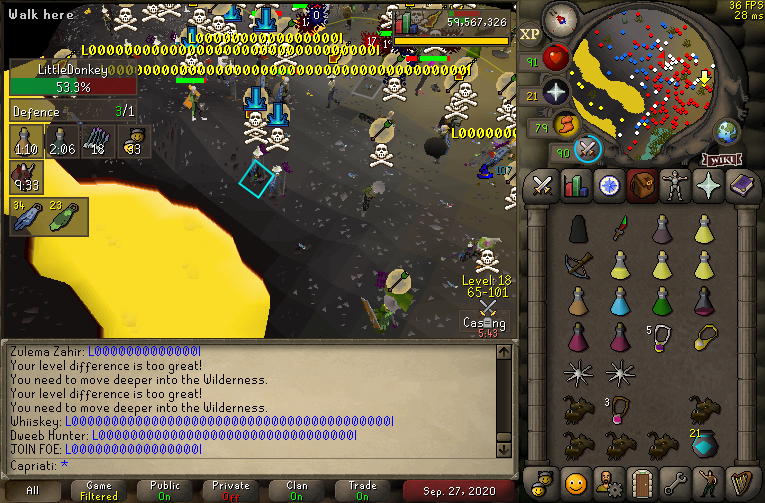The height and width of the screenshot is (503, 765).
Task: Open the Quest List tab
Action: click(608, 186)
